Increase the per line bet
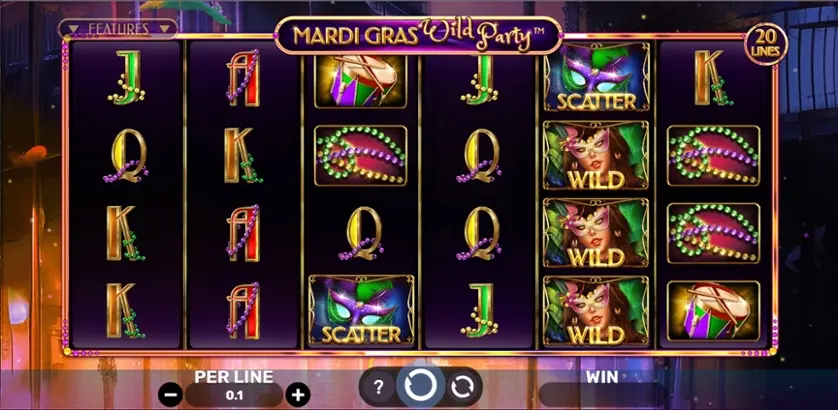Viewport: 838px width, 410px height. coord(296,393)
